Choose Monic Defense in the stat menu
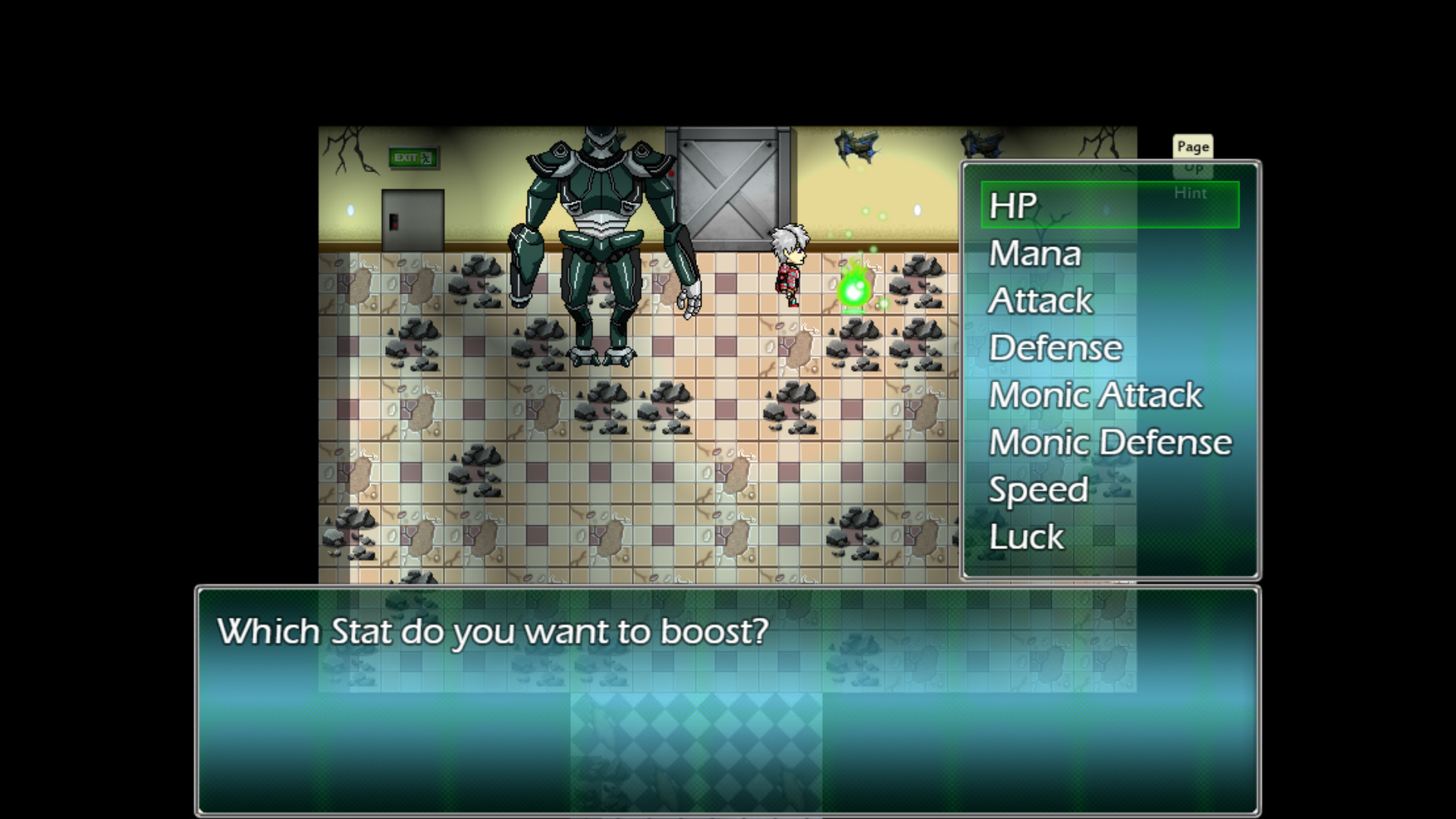The image size is (1456, 819). (x=1109, y=441)
